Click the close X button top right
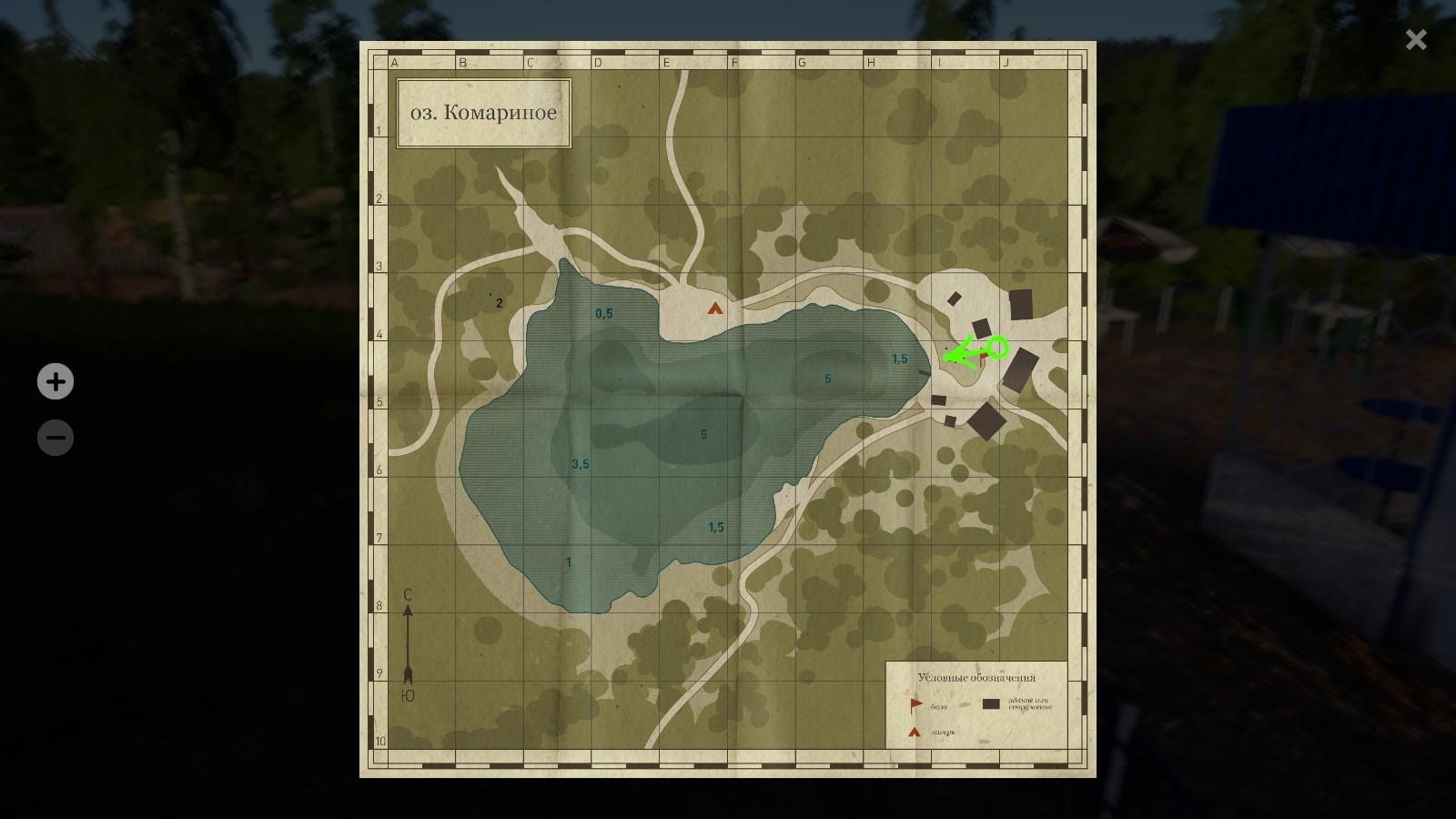Image resolution: width=1456 pixels, height=819 pixels. (1416, 39)
